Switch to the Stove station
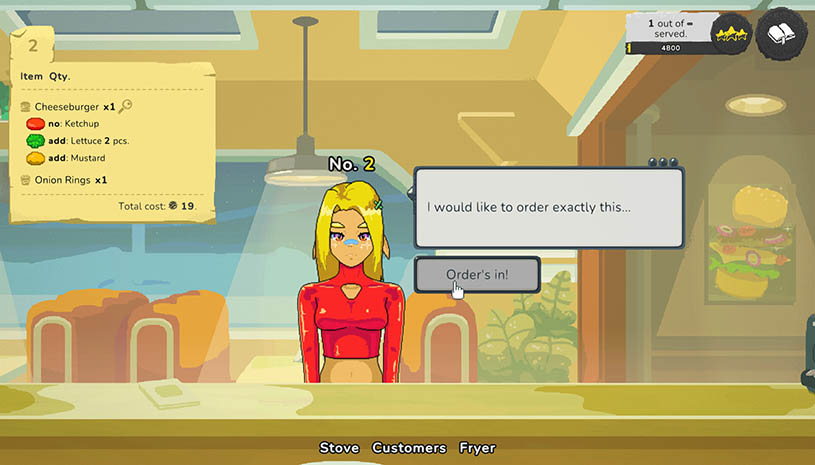The image size is (815, 465). click(339, 448)
